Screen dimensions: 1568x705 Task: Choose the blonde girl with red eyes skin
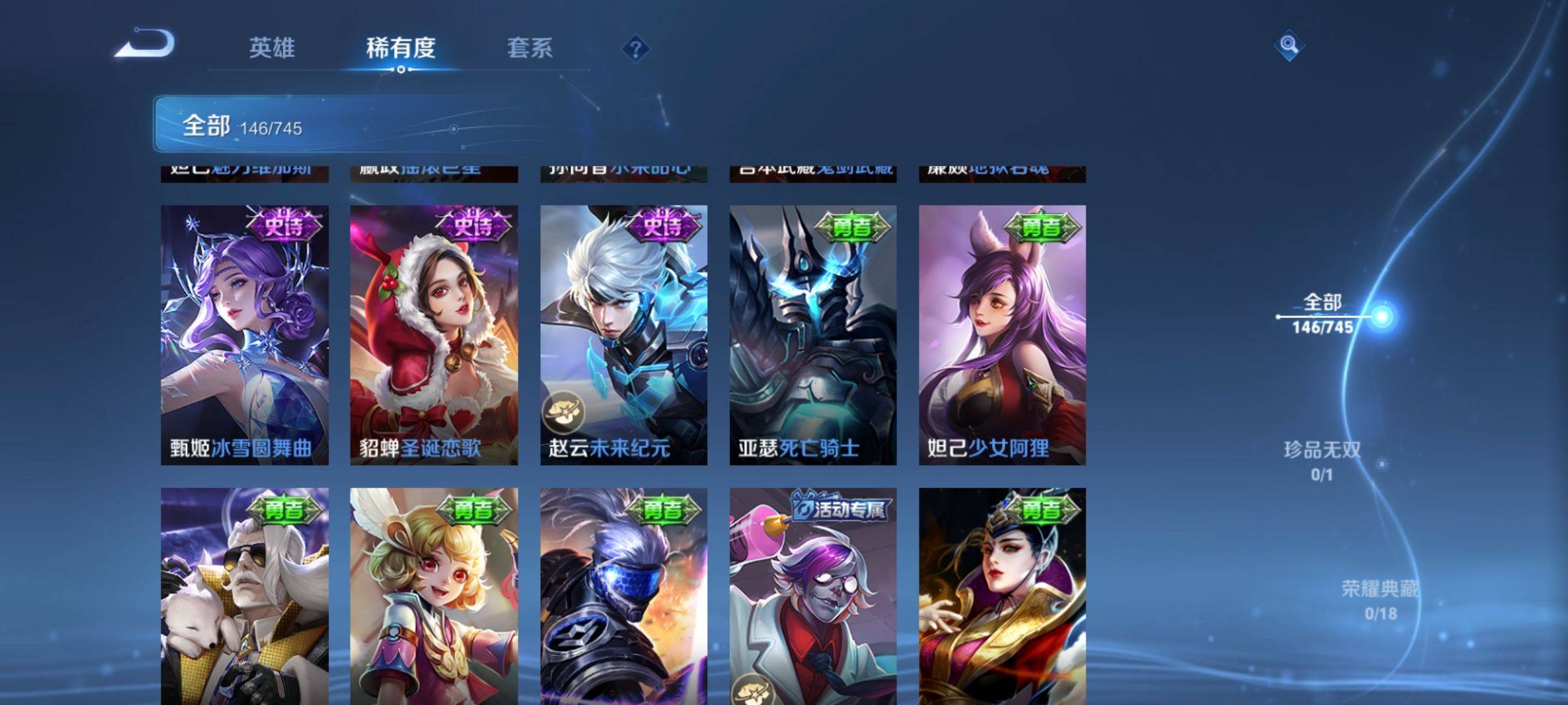434,595
